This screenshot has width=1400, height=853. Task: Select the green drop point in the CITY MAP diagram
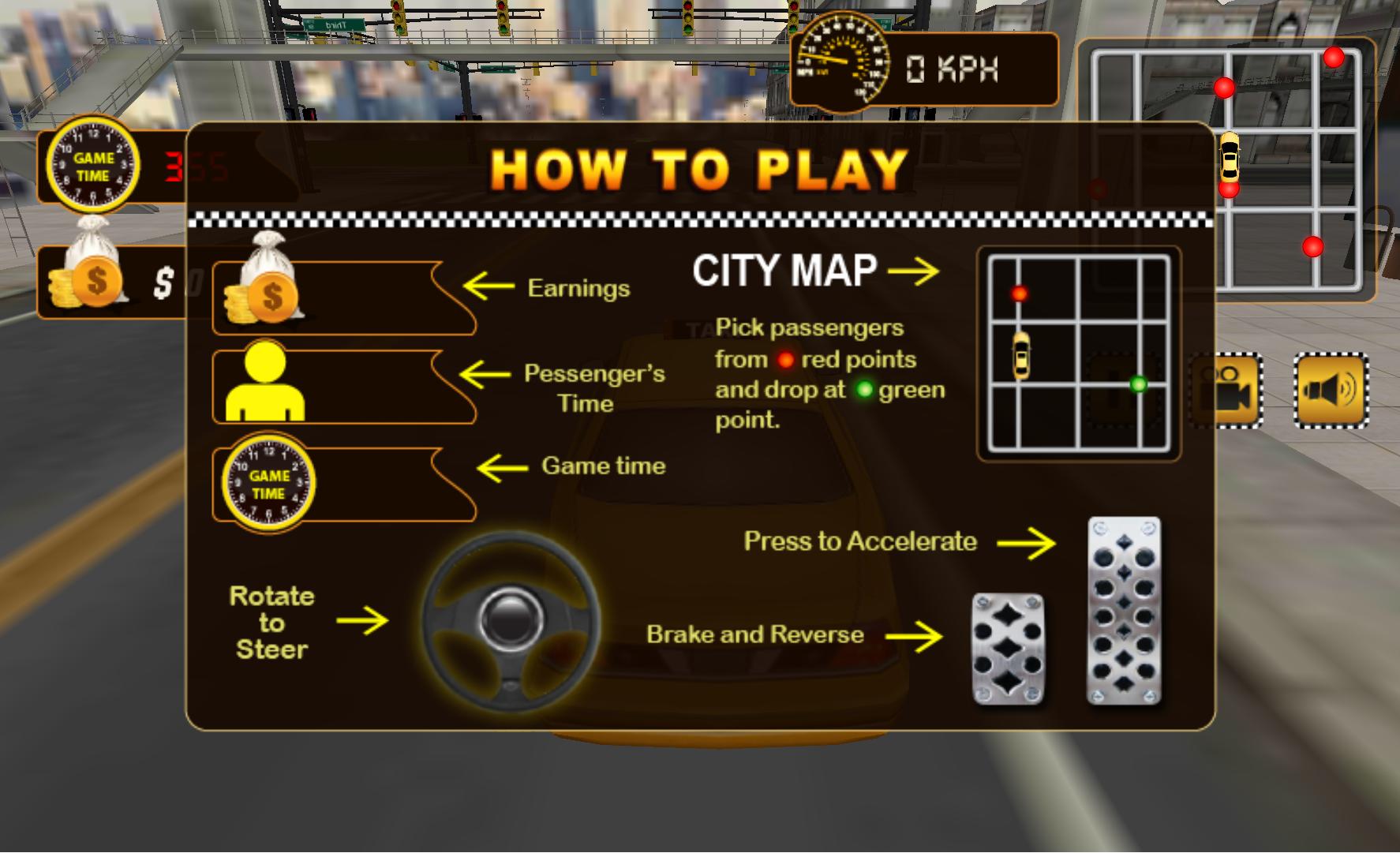coord(1137,383)
